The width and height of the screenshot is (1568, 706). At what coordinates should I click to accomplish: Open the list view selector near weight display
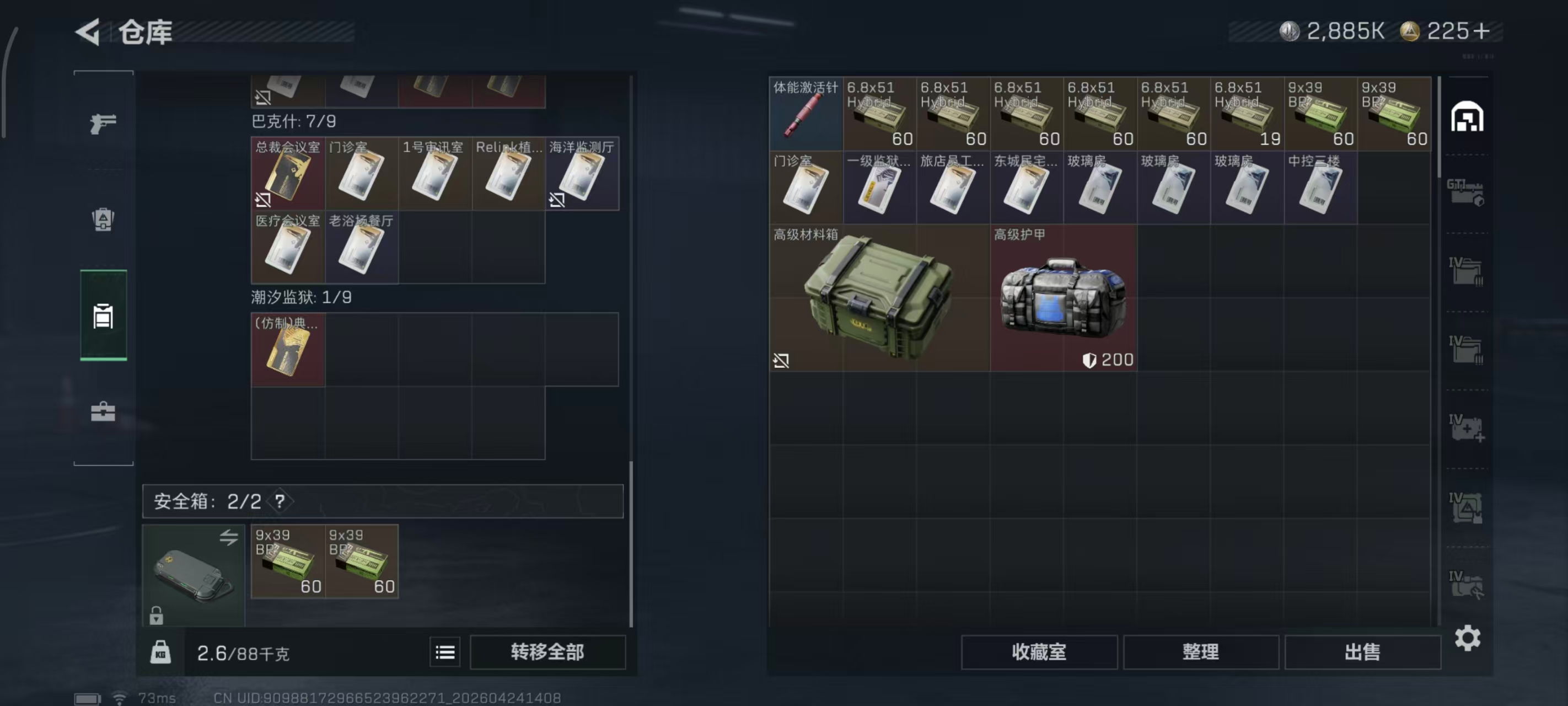[x=445, y=652]
